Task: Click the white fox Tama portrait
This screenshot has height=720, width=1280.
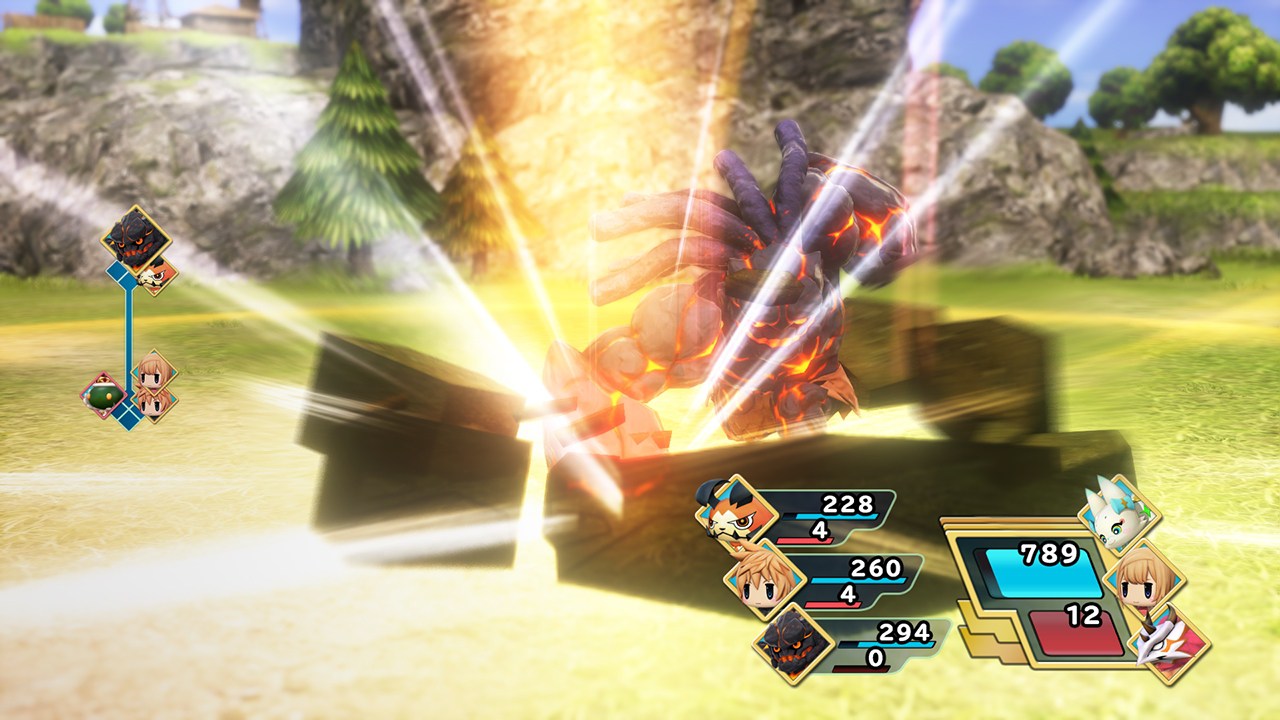Action: 1119,516
